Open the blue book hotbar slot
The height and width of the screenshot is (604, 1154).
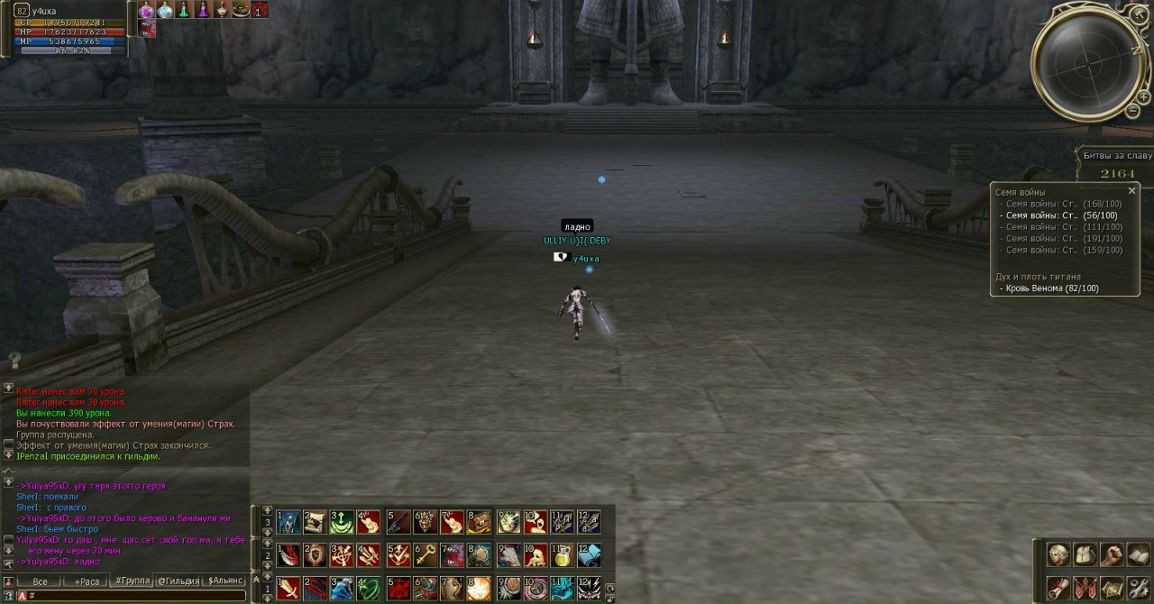(x=590, y=555)
